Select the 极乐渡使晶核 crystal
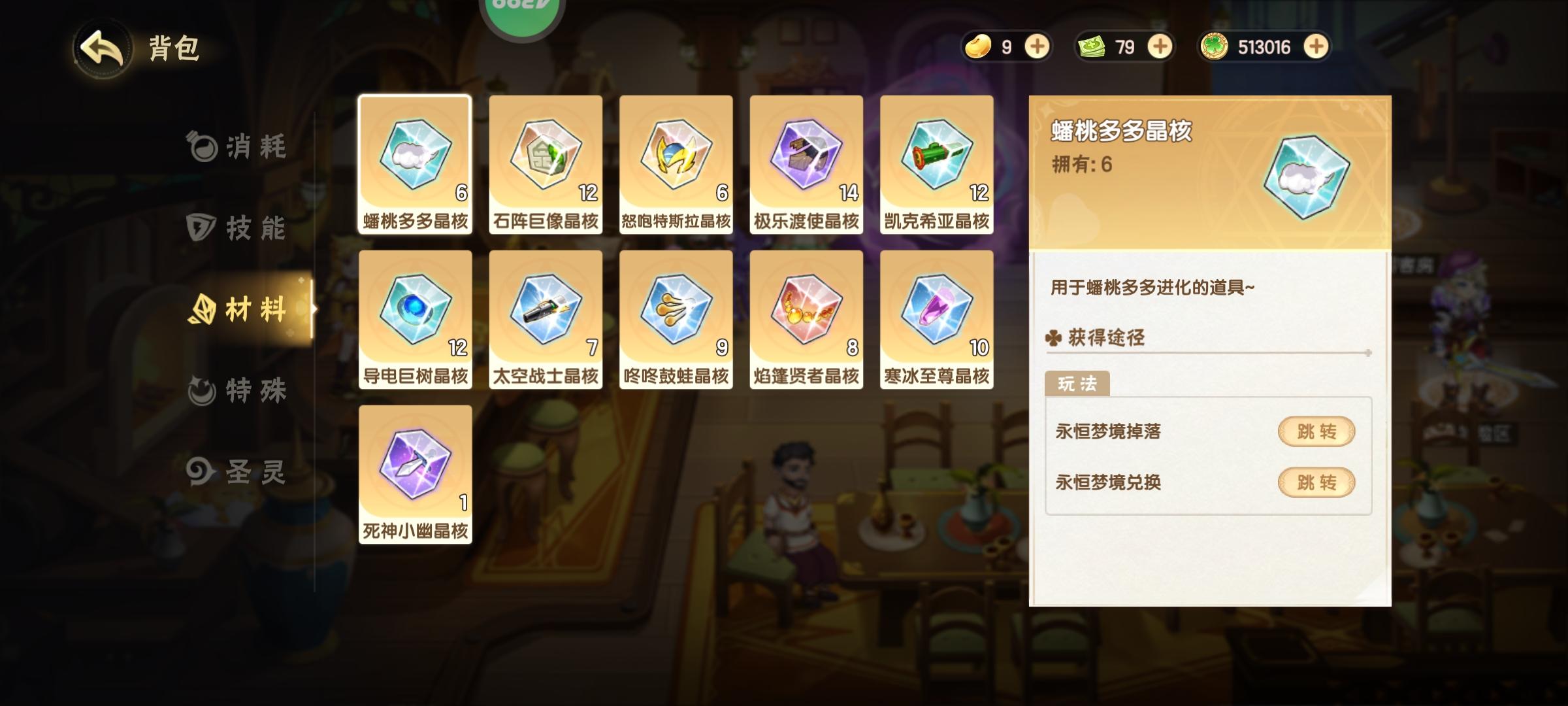This screenshot has width=1568, height=706. (806, 159)
